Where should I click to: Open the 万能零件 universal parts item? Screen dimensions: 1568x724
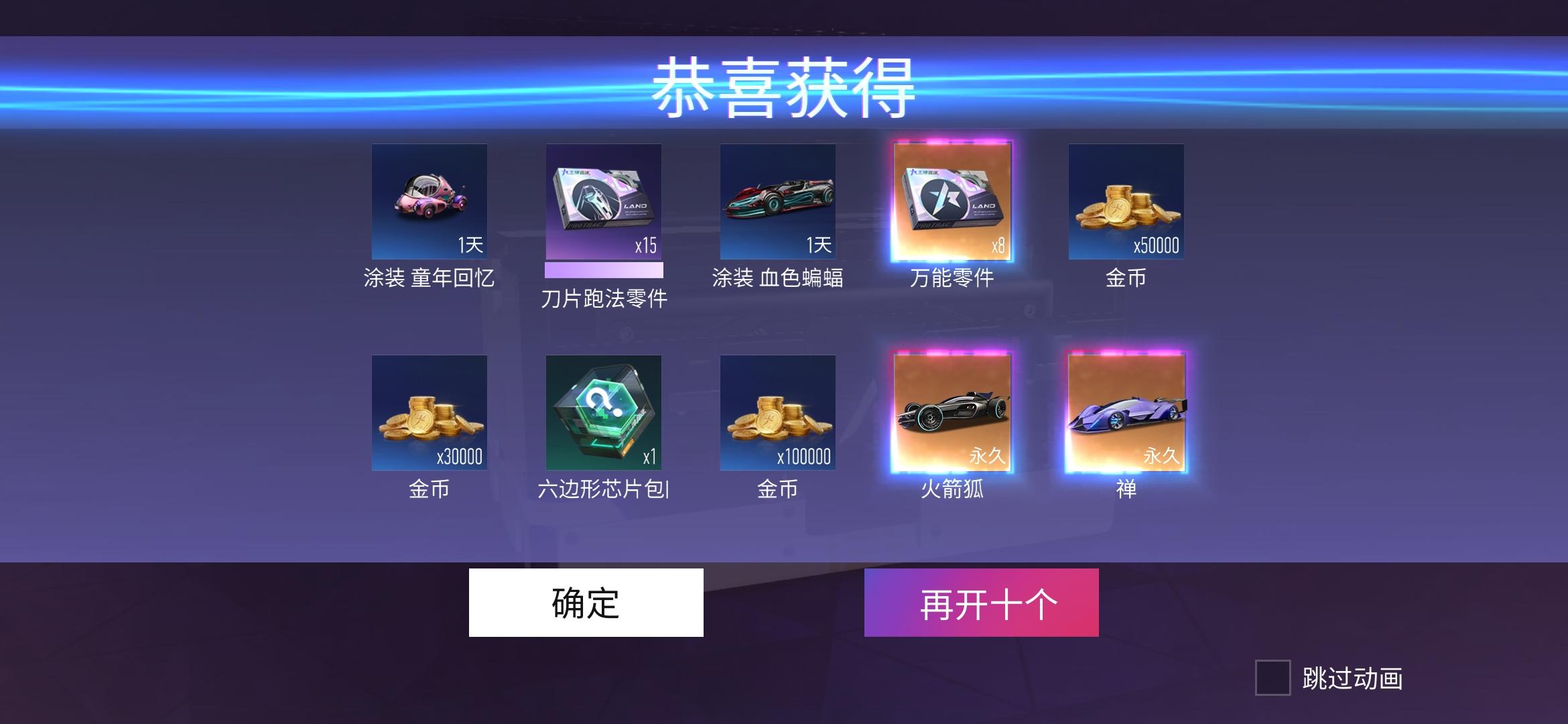coord(953,201)
